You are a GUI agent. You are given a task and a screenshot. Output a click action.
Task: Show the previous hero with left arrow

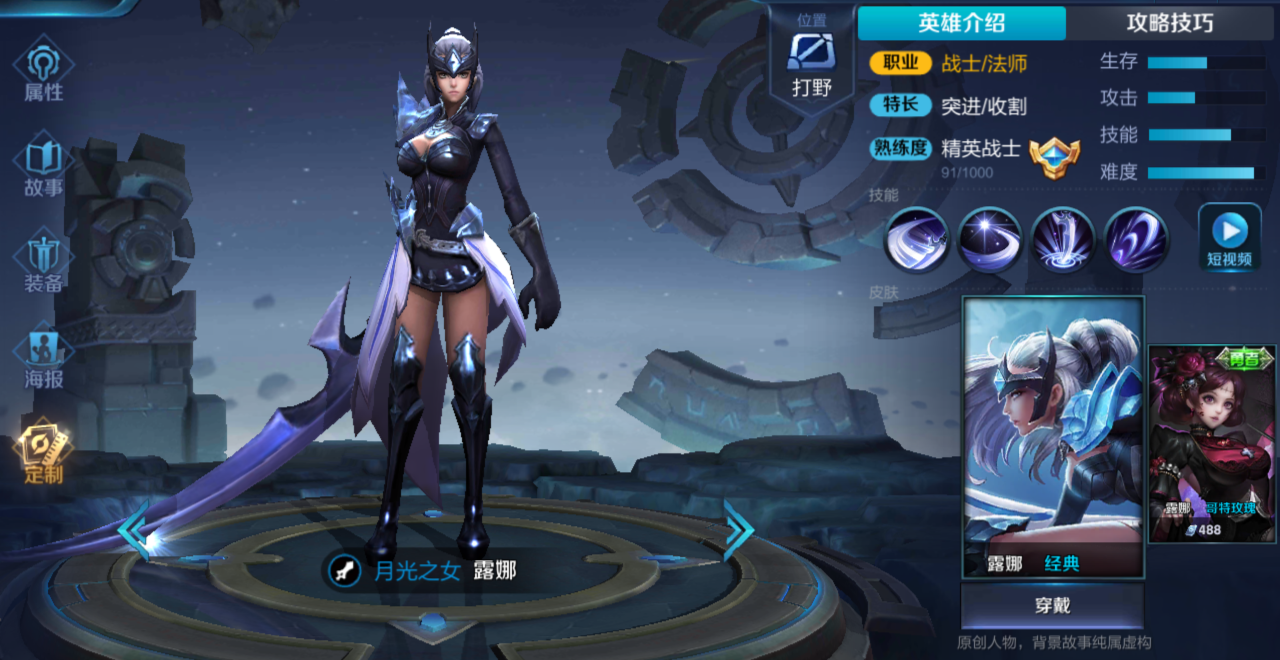134,530
